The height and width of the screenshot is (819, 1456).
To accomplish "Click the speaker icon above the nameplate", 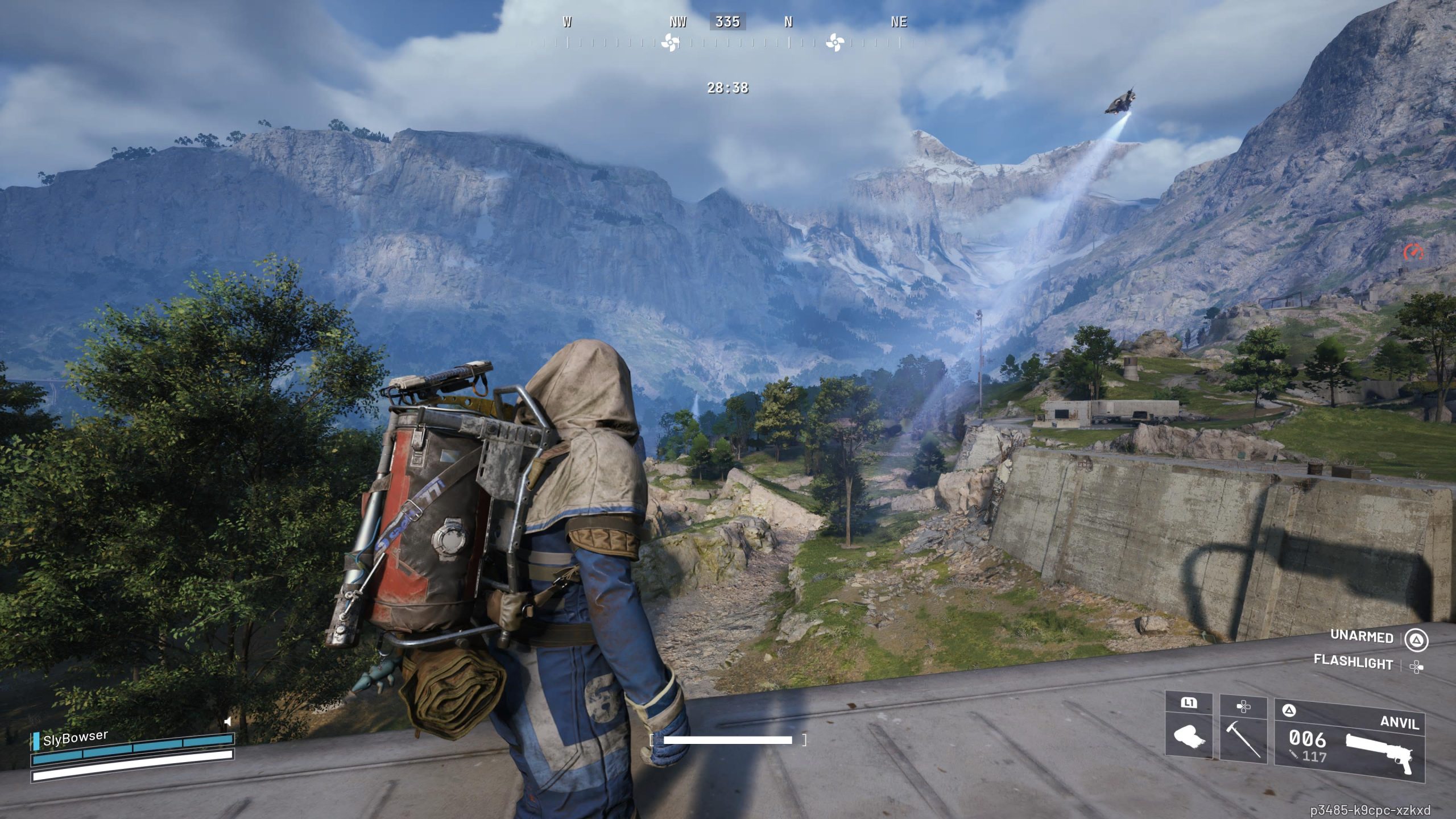I will (227, 722).
